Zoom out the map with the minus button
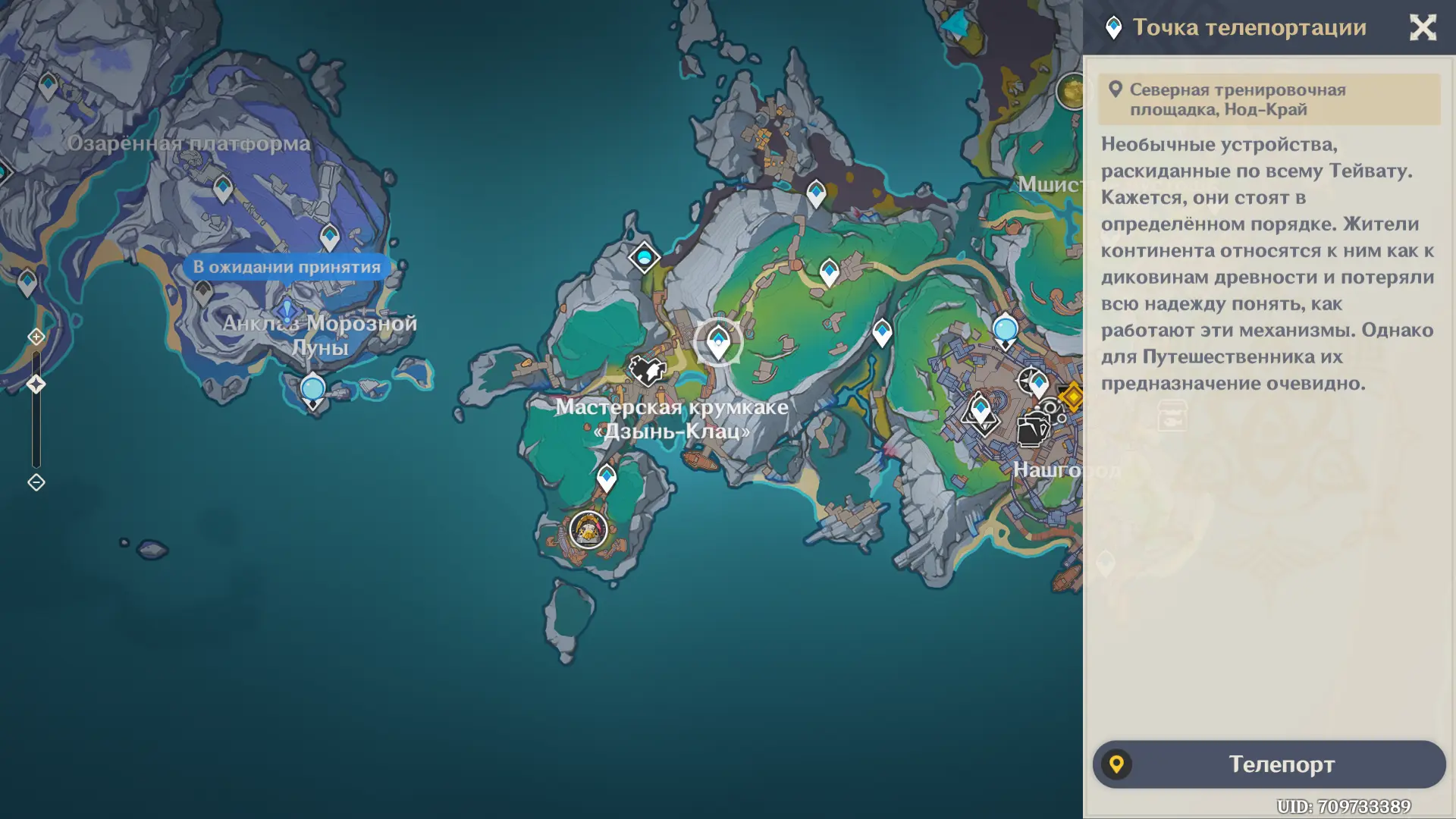This screenshot has width=1456, height=819. point(36,482)
